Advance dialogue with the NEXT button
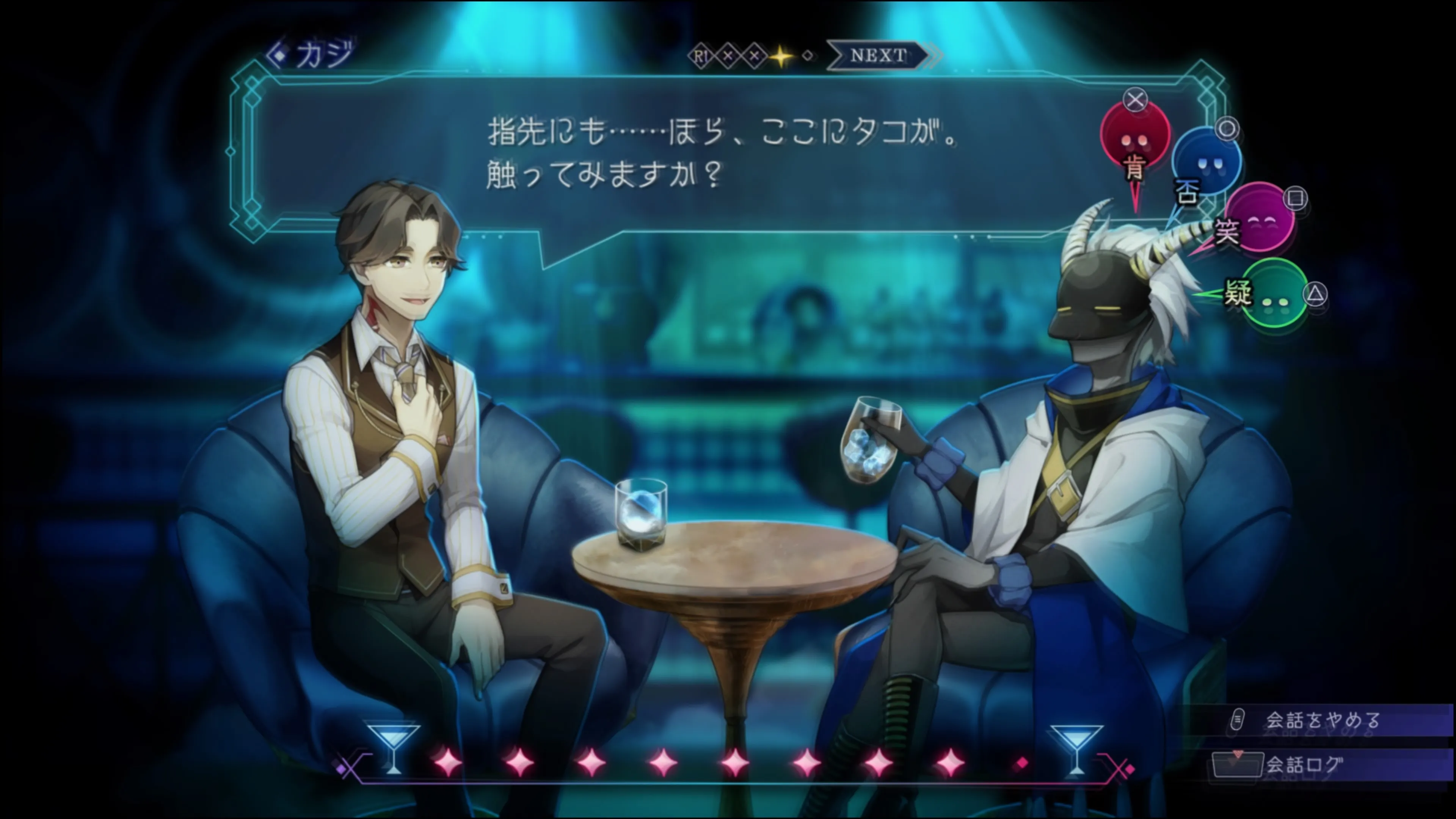The image size is (1456, 819). coord(878,55)
